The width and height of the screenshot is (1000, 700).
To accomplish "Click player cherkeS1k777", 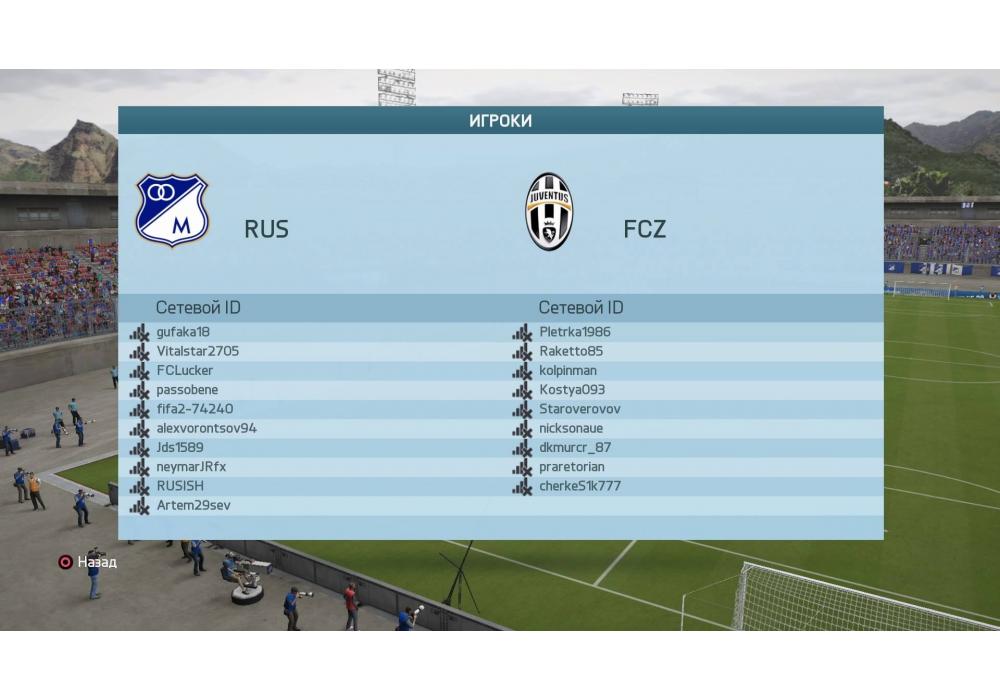I will click(x=579, y=486).
